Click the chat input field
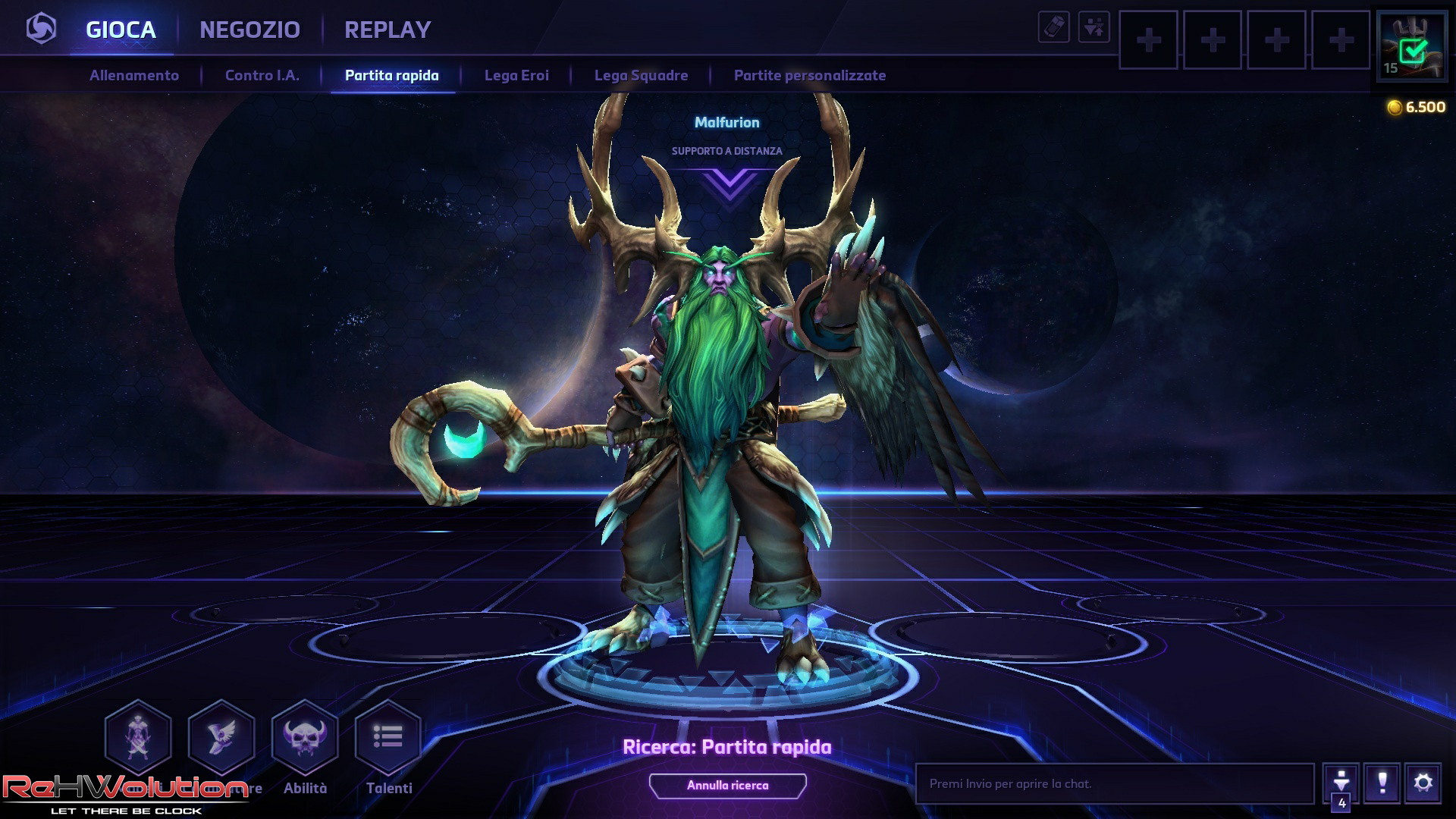 (x=1114, y=784)
